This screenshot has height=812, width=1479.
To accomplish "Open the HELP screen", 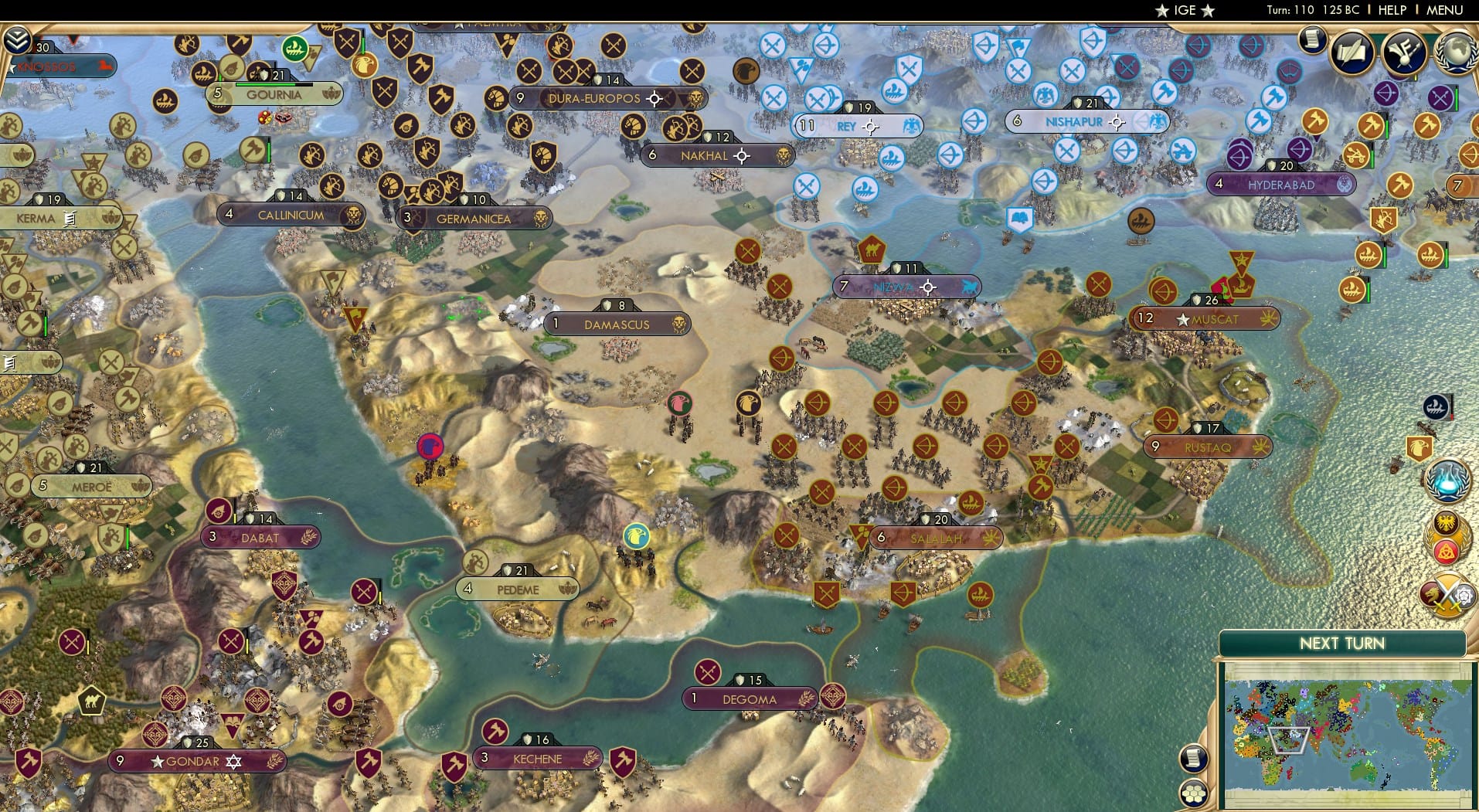I will 1391,11.
